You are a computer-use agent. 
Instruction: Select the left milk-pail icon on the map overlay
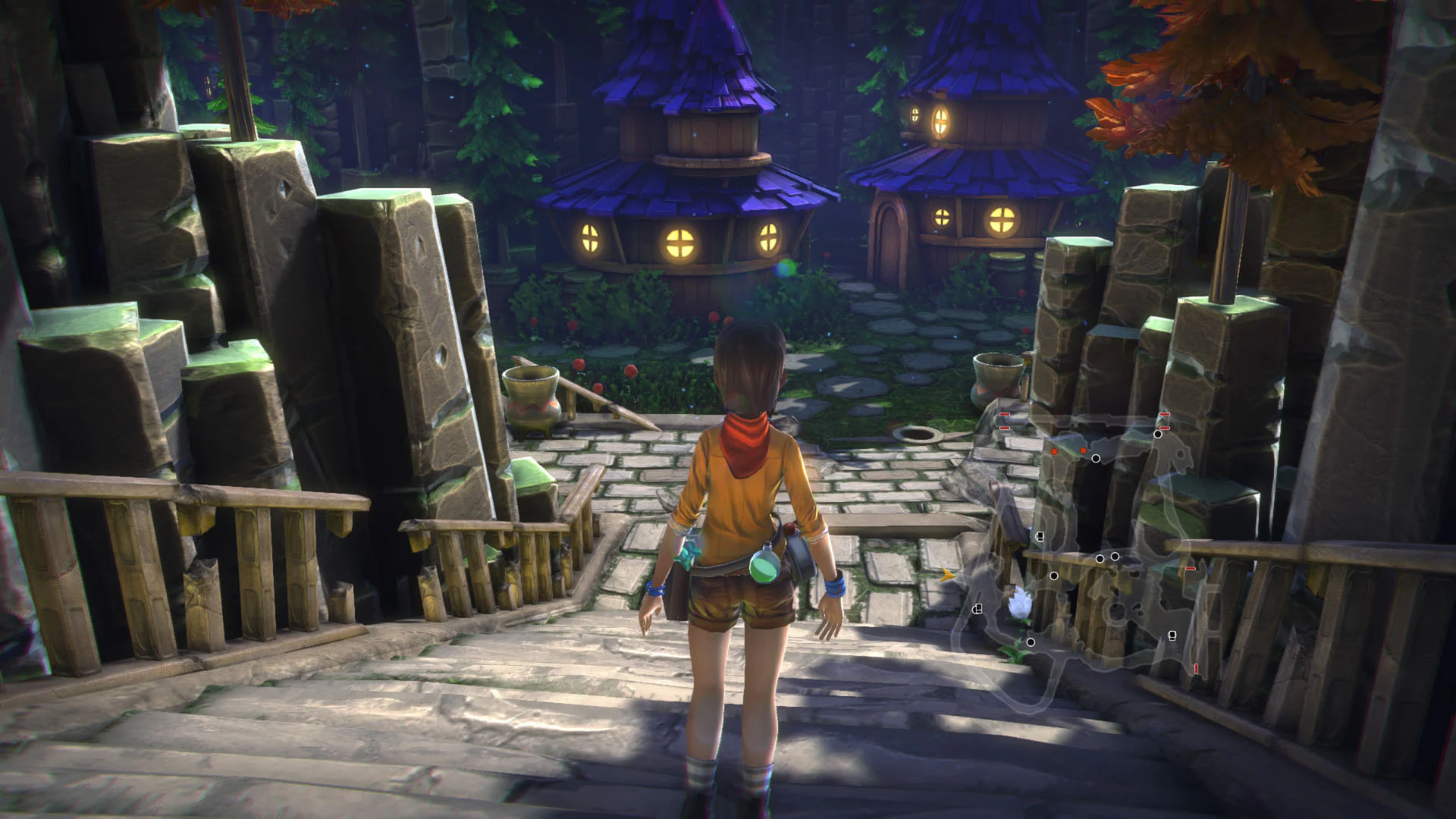(x=977, y=609)
